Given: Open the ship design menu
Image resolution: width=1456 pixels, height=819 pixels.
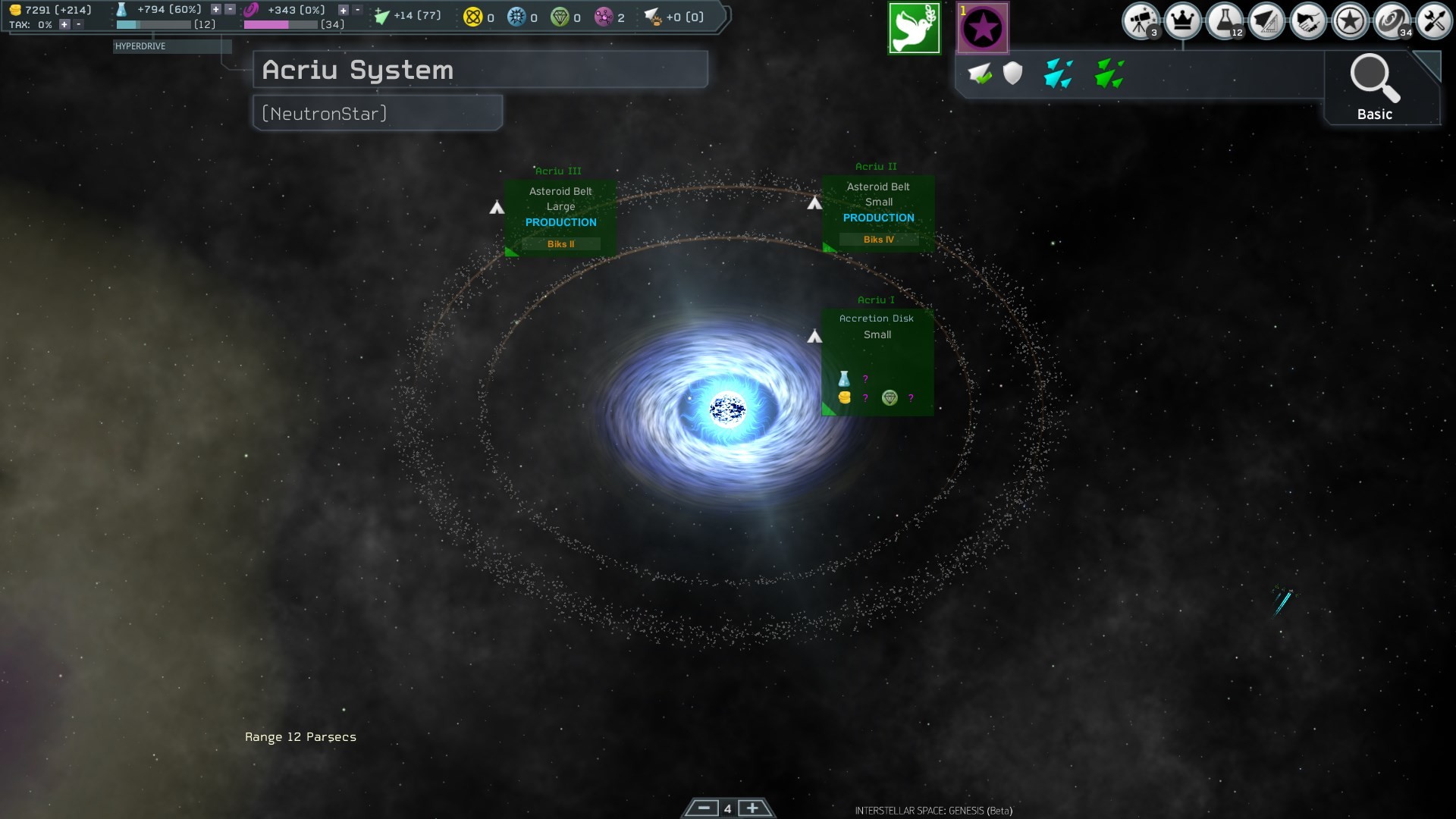Looking at the screenshot, I should click(x=1266, y=21).
